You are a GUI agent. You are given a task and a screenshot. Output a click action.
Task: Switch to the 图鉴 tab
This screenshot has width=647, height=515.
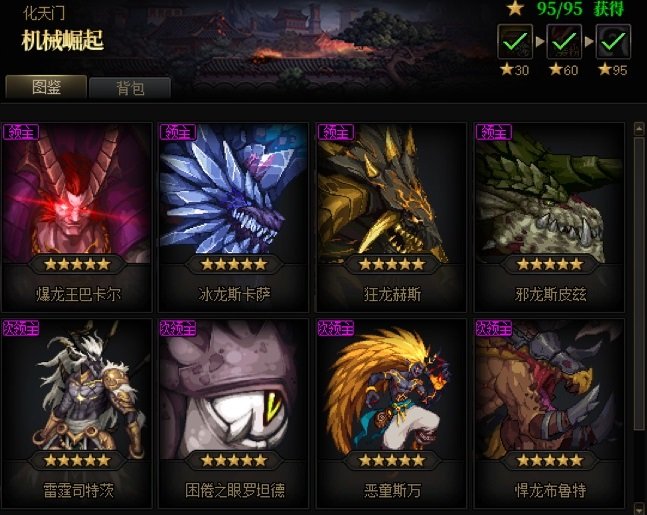tap(46, 87)
